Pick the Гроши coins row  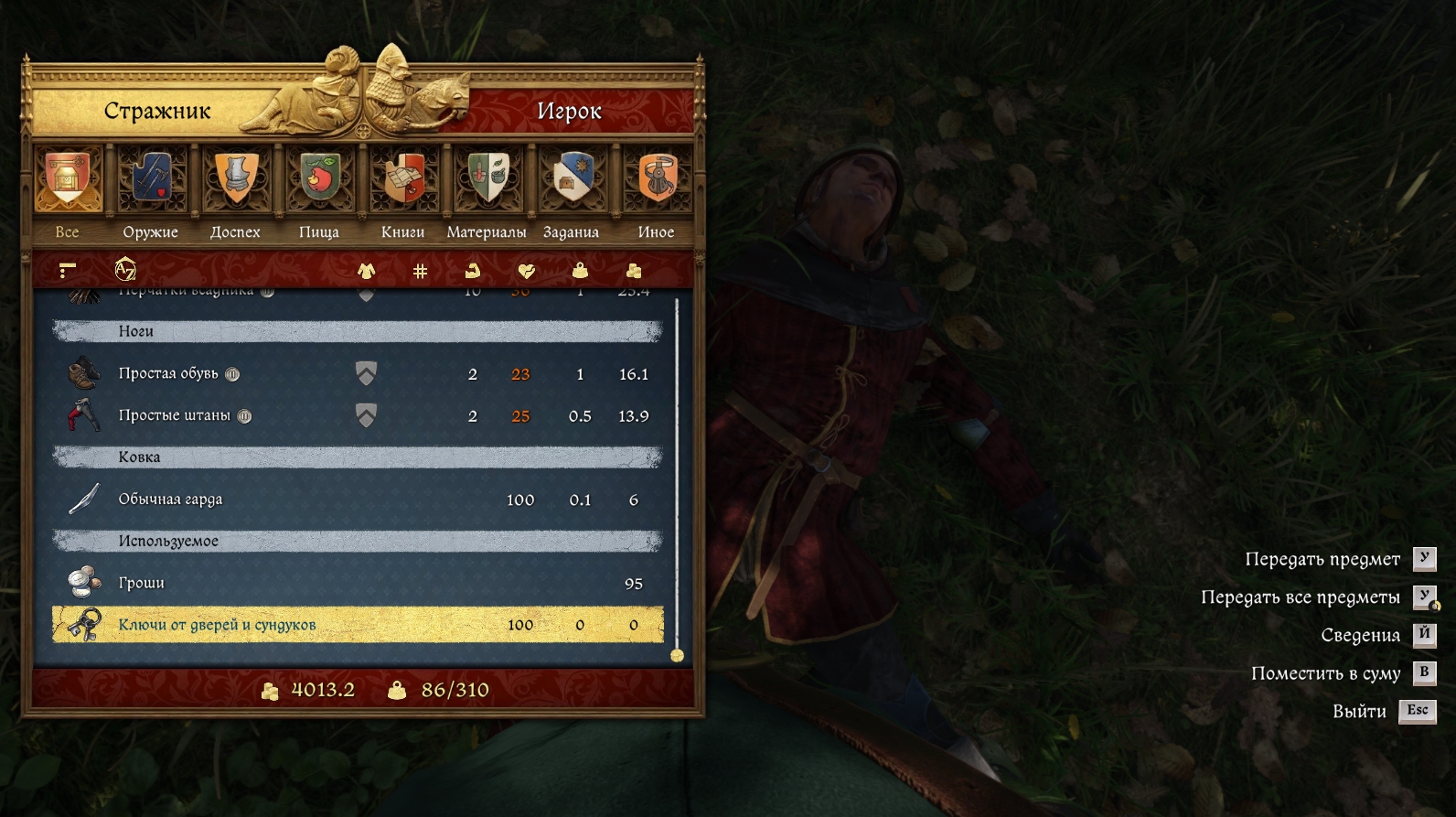(357, 583)
